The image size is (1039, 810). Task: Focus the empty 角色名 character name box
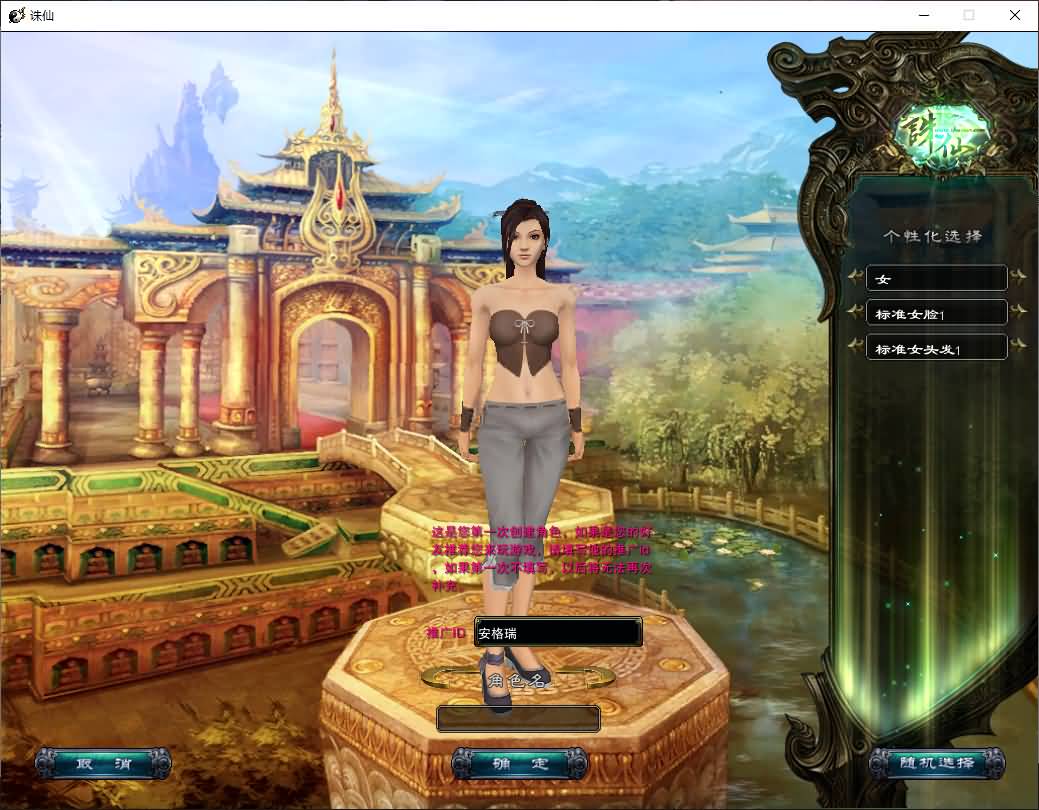pyautogui.click(x=518, y=719)
